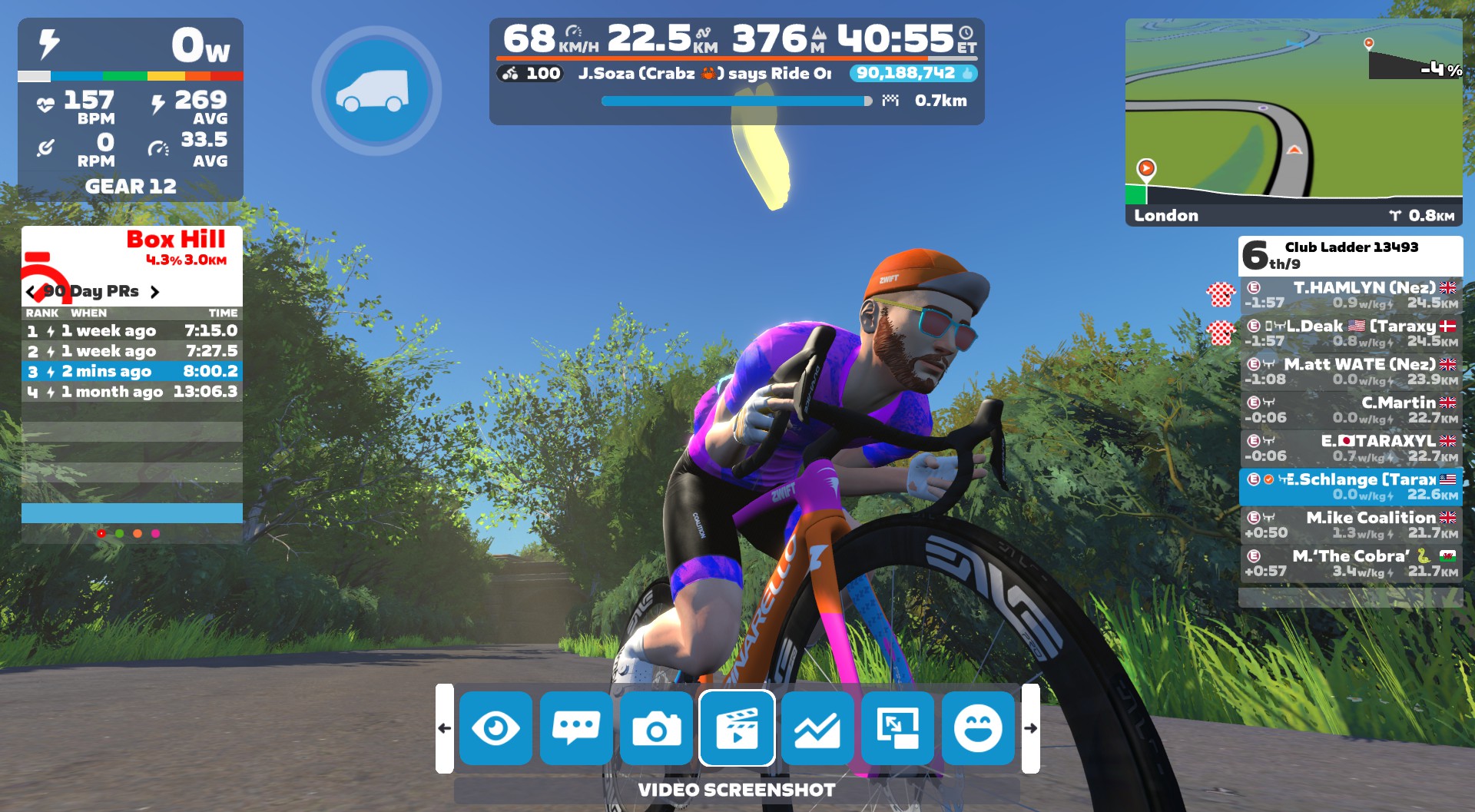1475x812 pixels.
Task: Select rider M.'The Cobra' in the list
Action: point(1351,564)
